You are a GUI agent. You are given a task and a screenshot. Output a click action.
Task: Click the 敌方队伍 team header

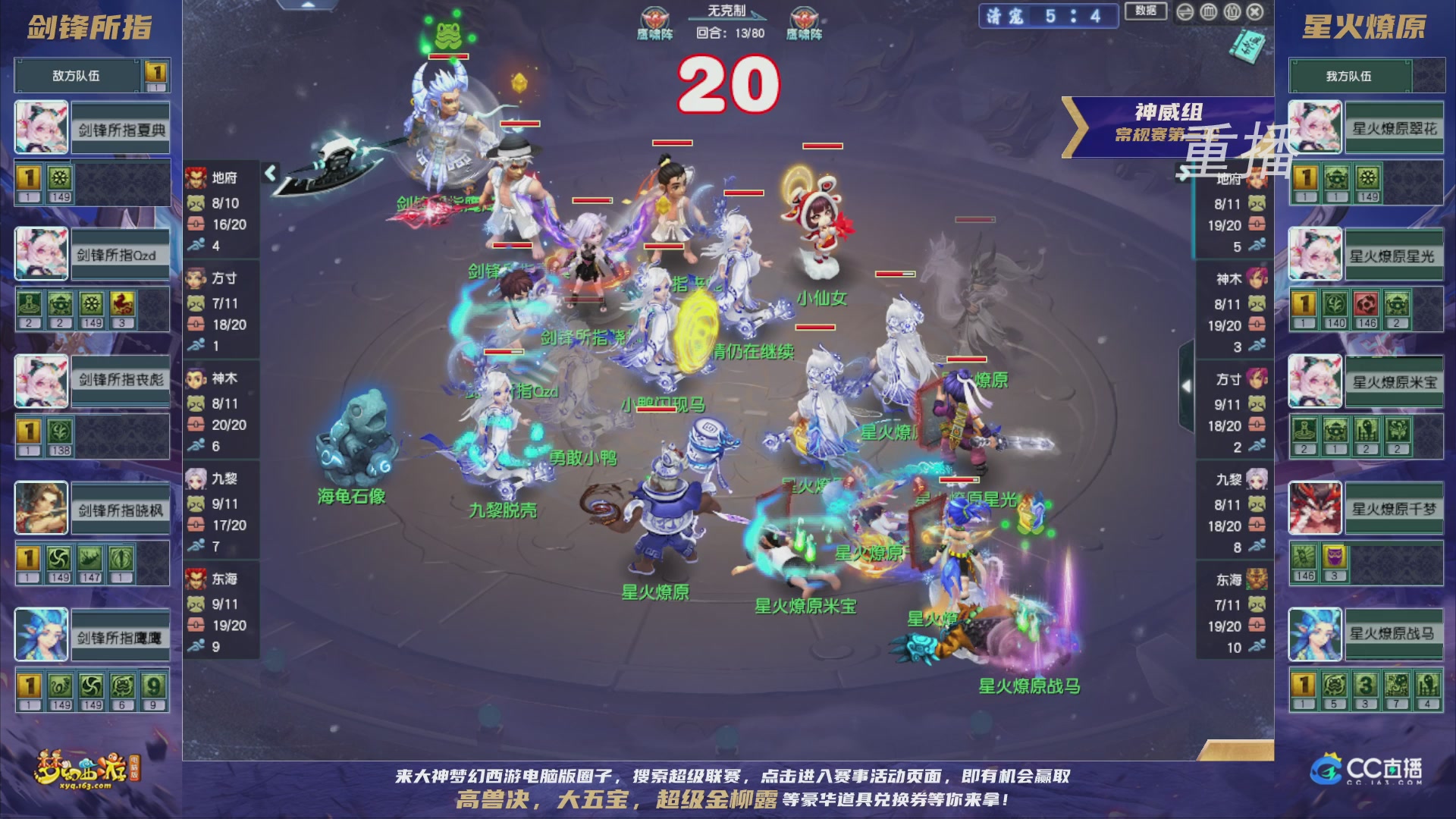(x=76, y=75)
